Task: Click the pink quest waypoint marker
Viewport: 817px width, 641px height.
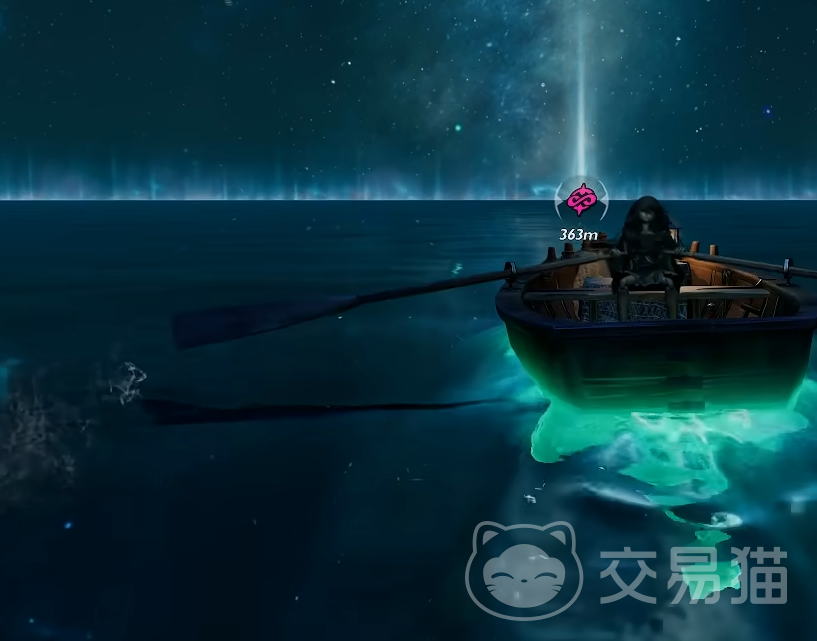Action: point(578,202)
